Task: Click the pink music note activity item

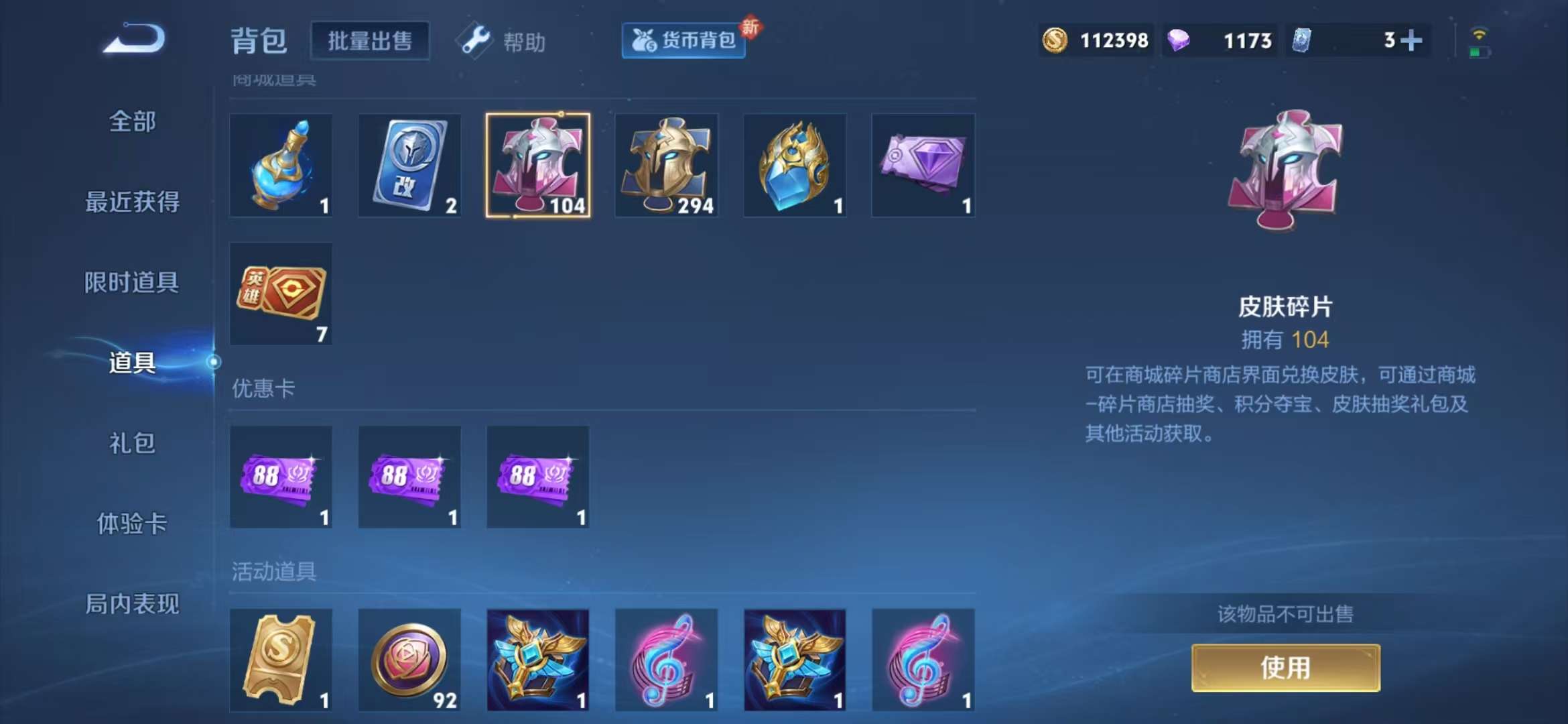Action: tap(666, 660)
